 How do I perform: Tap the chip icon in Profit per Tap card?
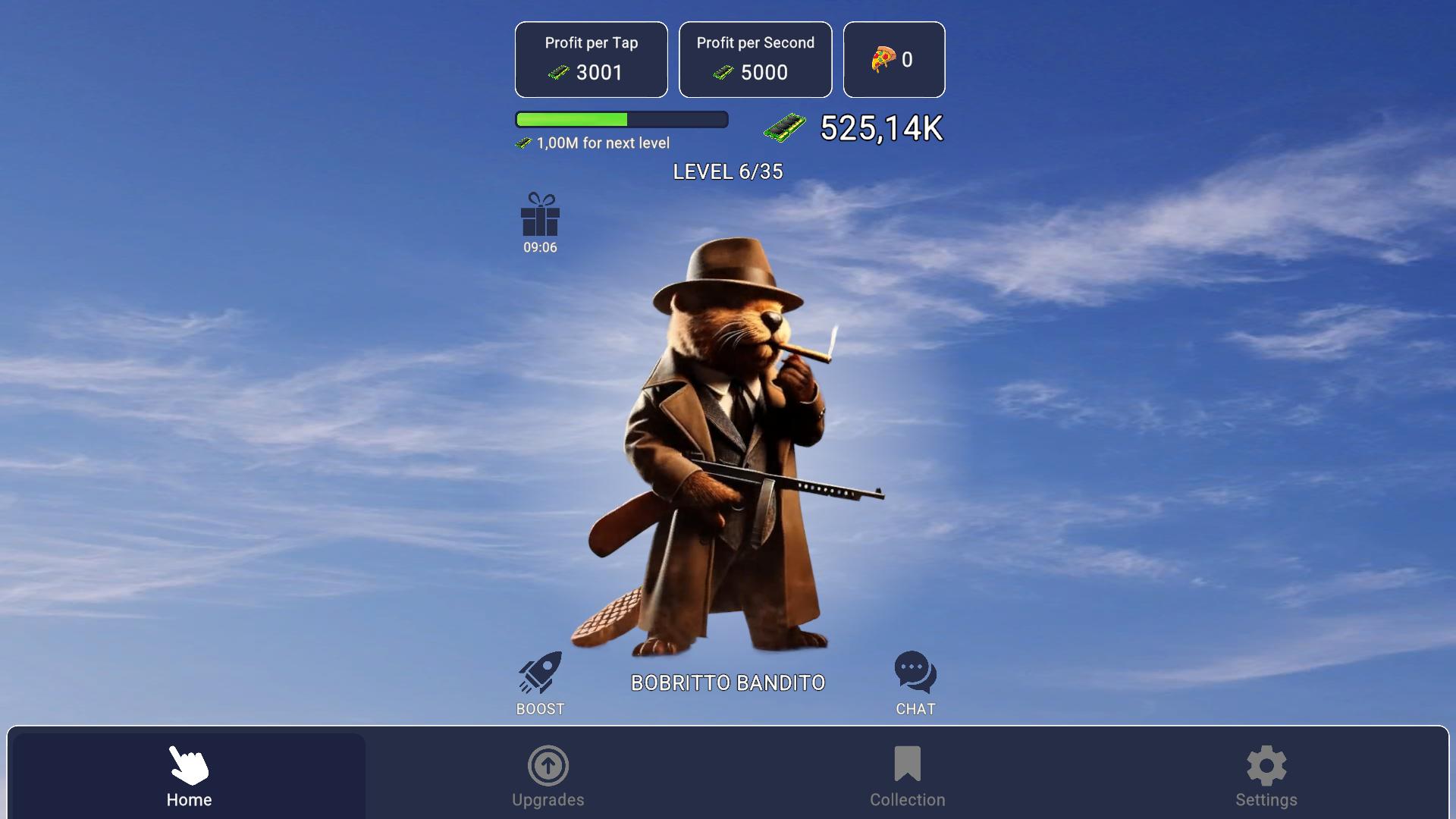pos(559,73)
